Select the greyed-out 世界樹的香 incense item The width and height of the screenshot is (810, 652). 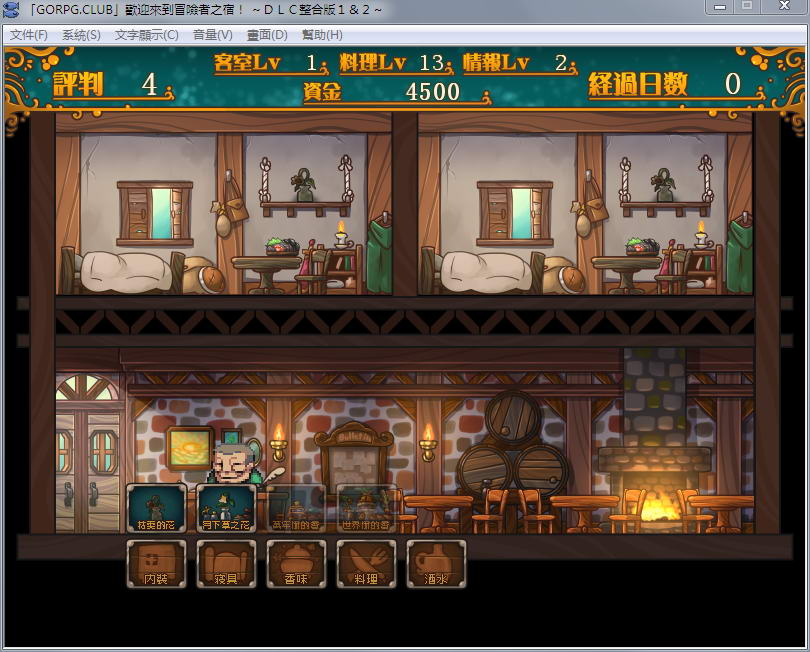click(366, 508)
